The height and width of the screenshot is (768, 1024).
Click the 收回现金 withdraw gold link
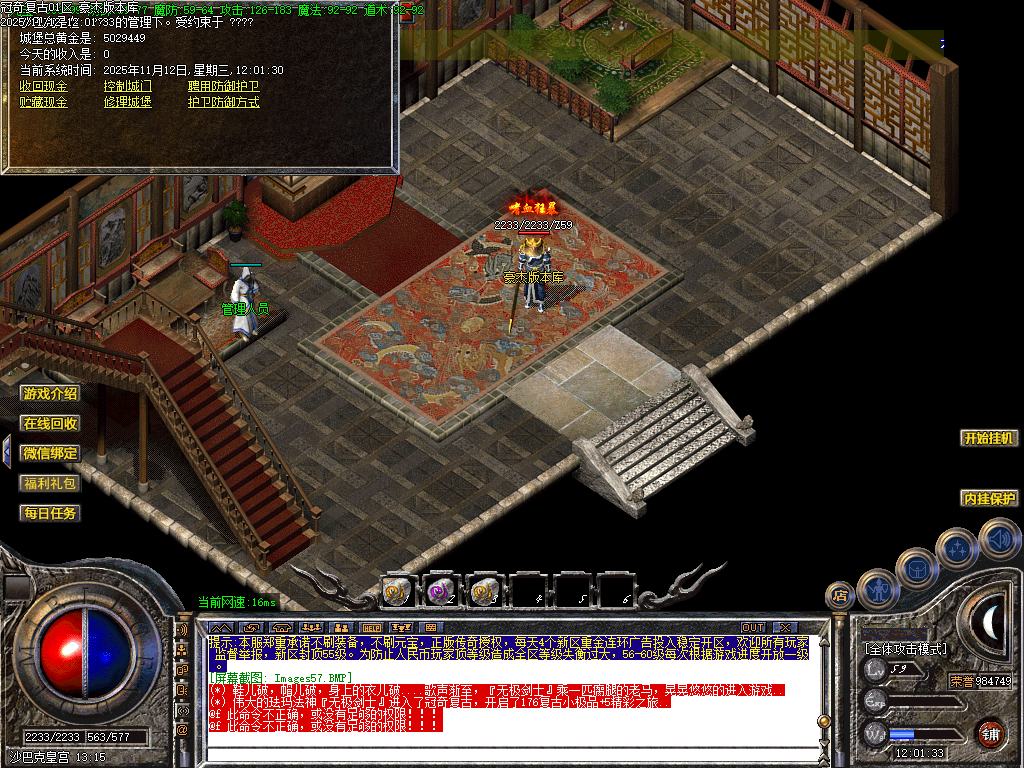pos(44,86)
